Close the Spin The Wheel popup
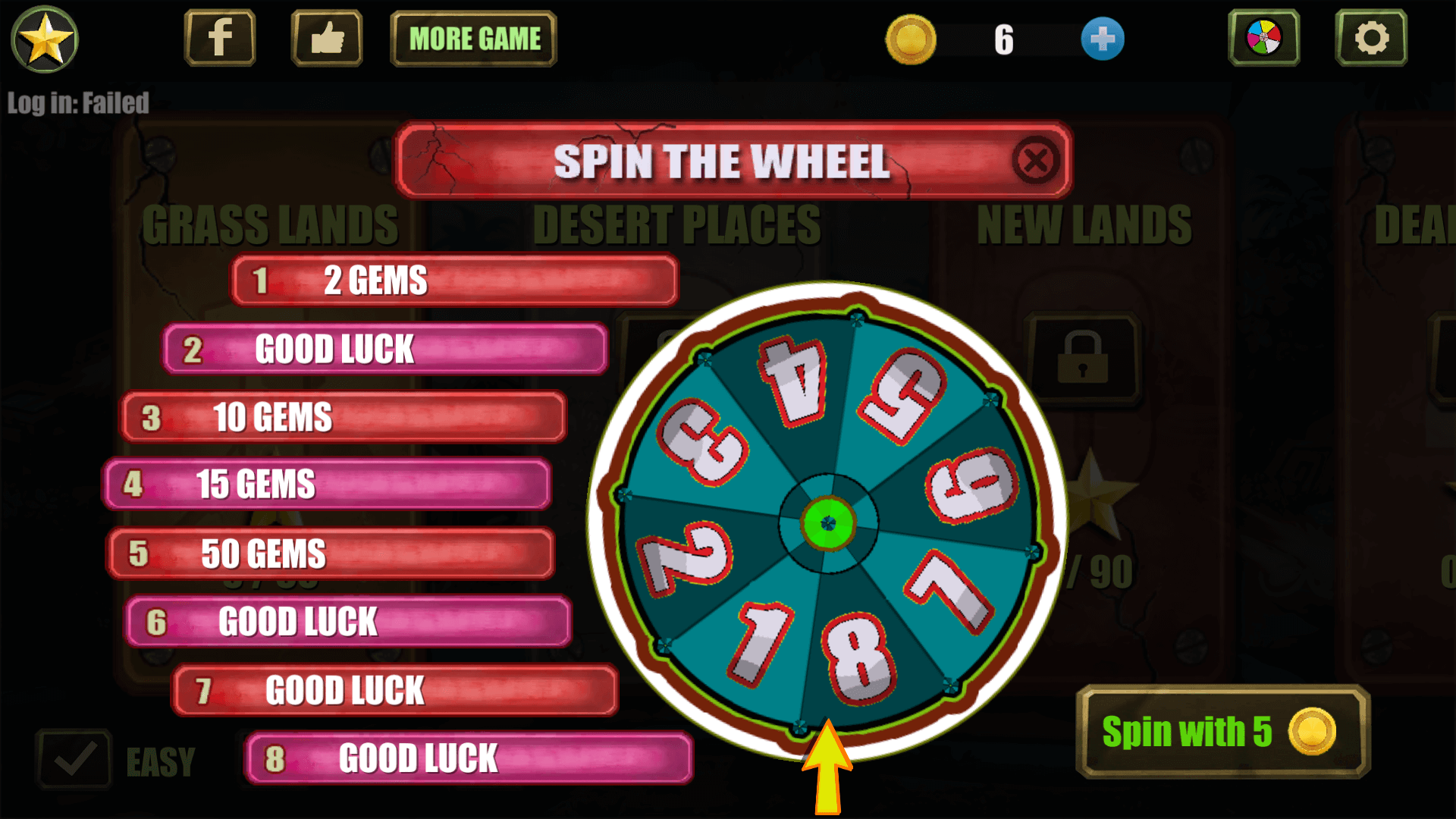 tap(1035, 161)
